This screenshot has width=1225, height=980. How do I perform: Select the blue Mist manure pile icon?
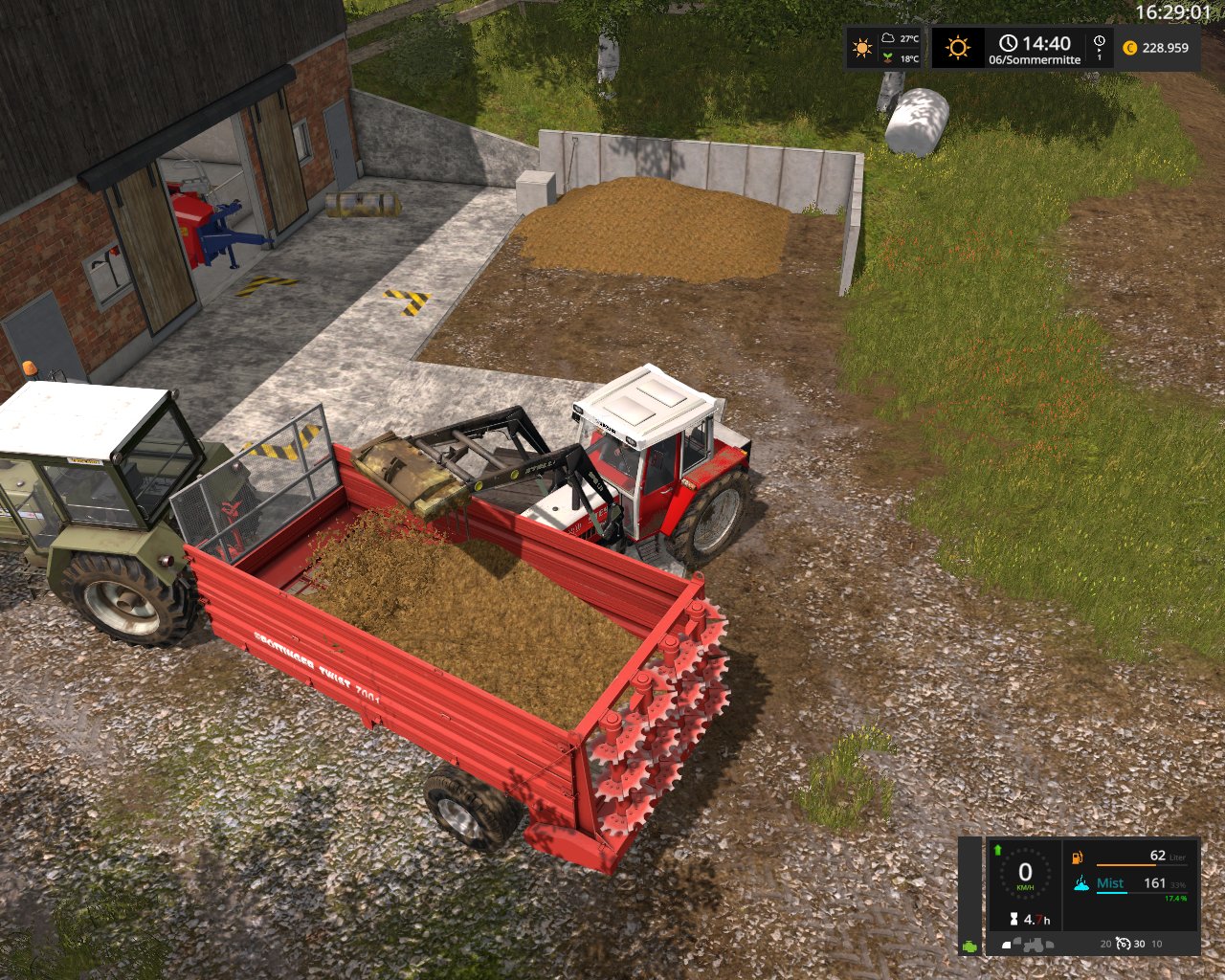pyautogui.click(x=1082, y=883)
